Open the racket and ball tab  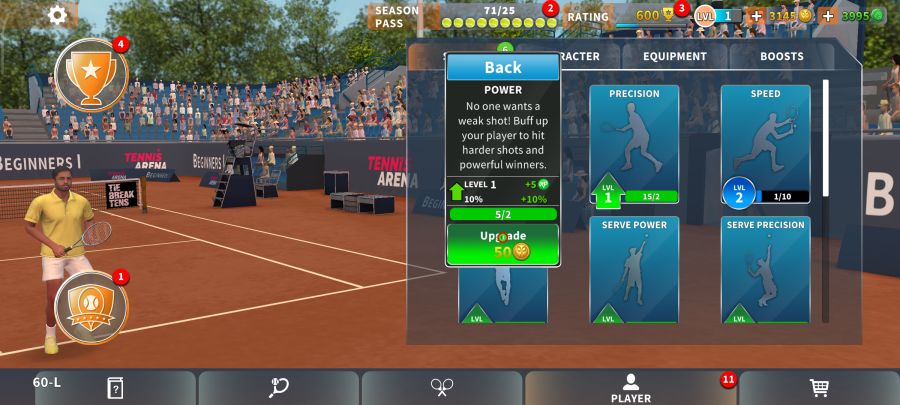(x=279, y=388)
